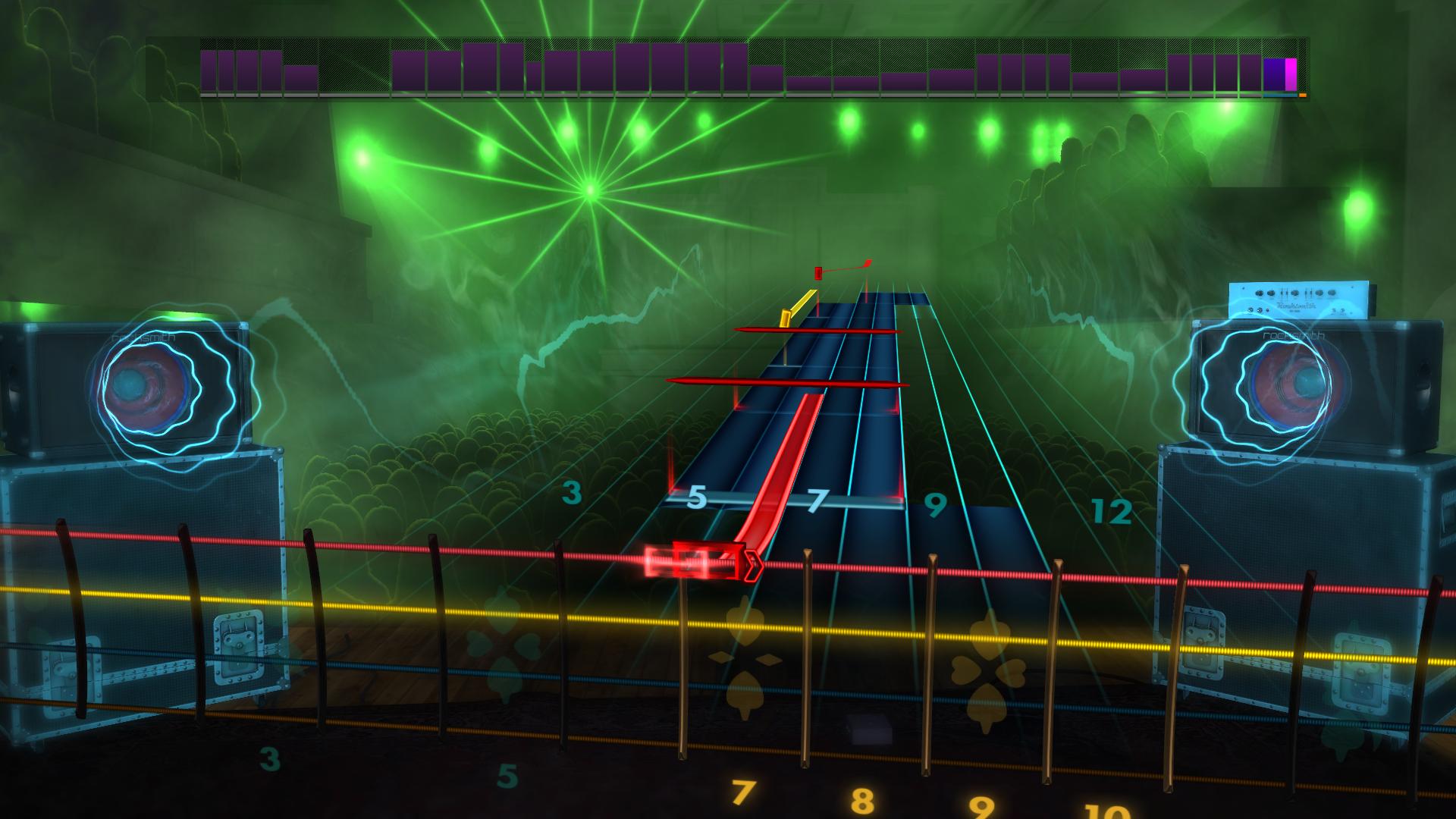The height and width of the screenshot is (819, 1456).
Task: Click the orange marker at the timeline's right end
Action: pos(1303,95)
